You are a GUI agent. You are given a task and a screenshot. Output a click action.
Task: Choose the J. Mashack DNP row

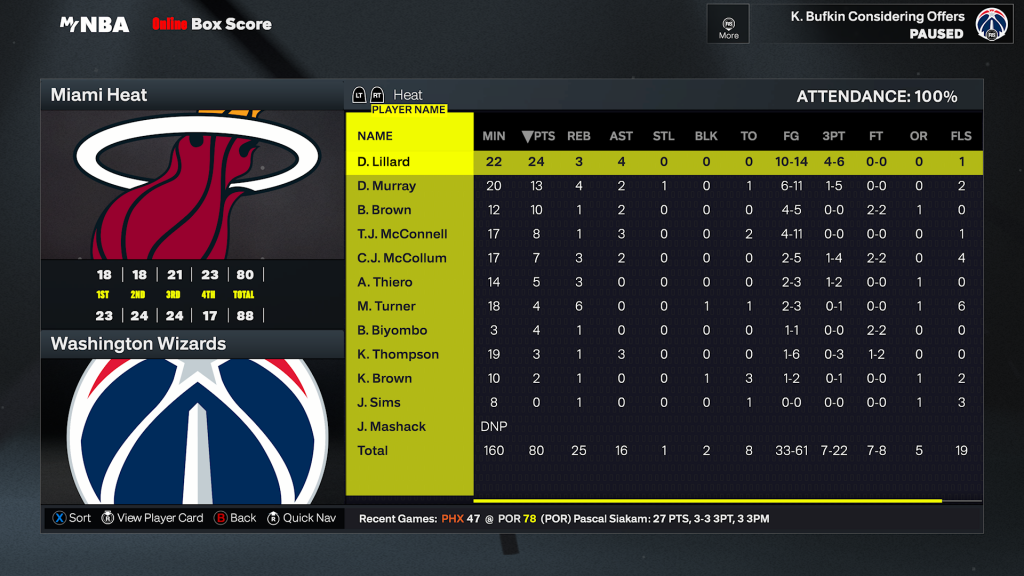click(392, 426)
